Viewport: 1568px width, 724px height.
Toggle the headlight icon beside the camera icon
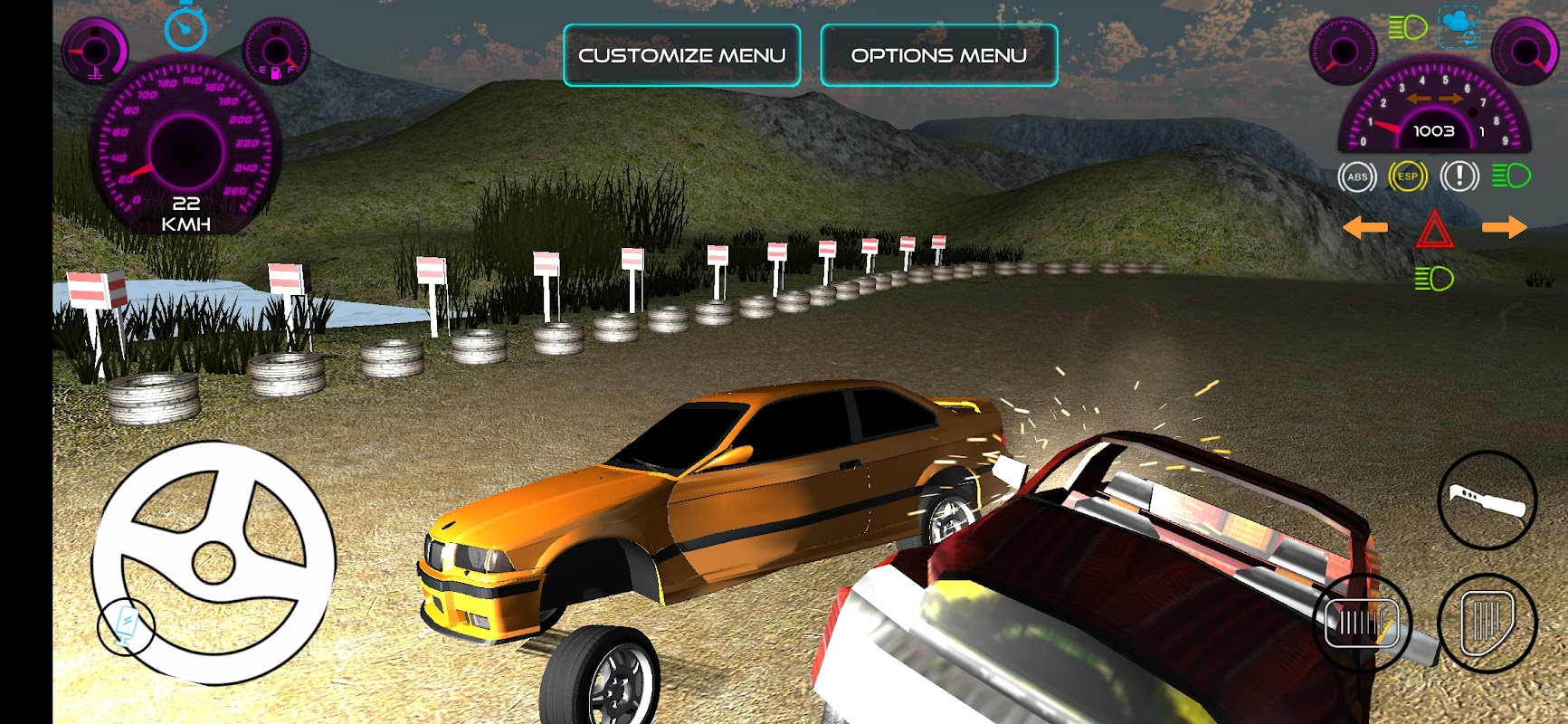(1408, 28)
